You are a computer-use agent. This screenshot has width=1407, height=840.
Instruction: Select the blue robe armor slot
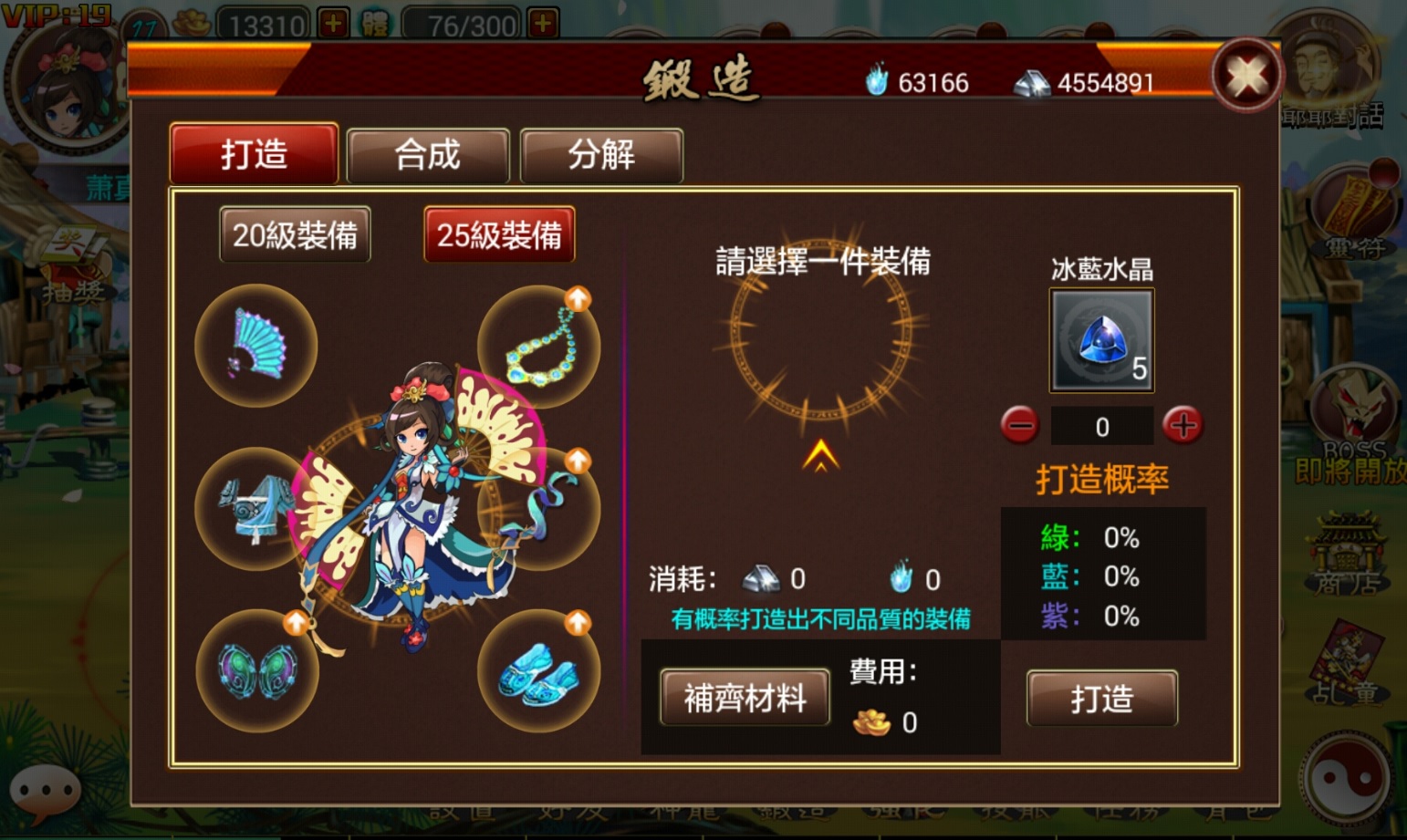pos(255,508)
